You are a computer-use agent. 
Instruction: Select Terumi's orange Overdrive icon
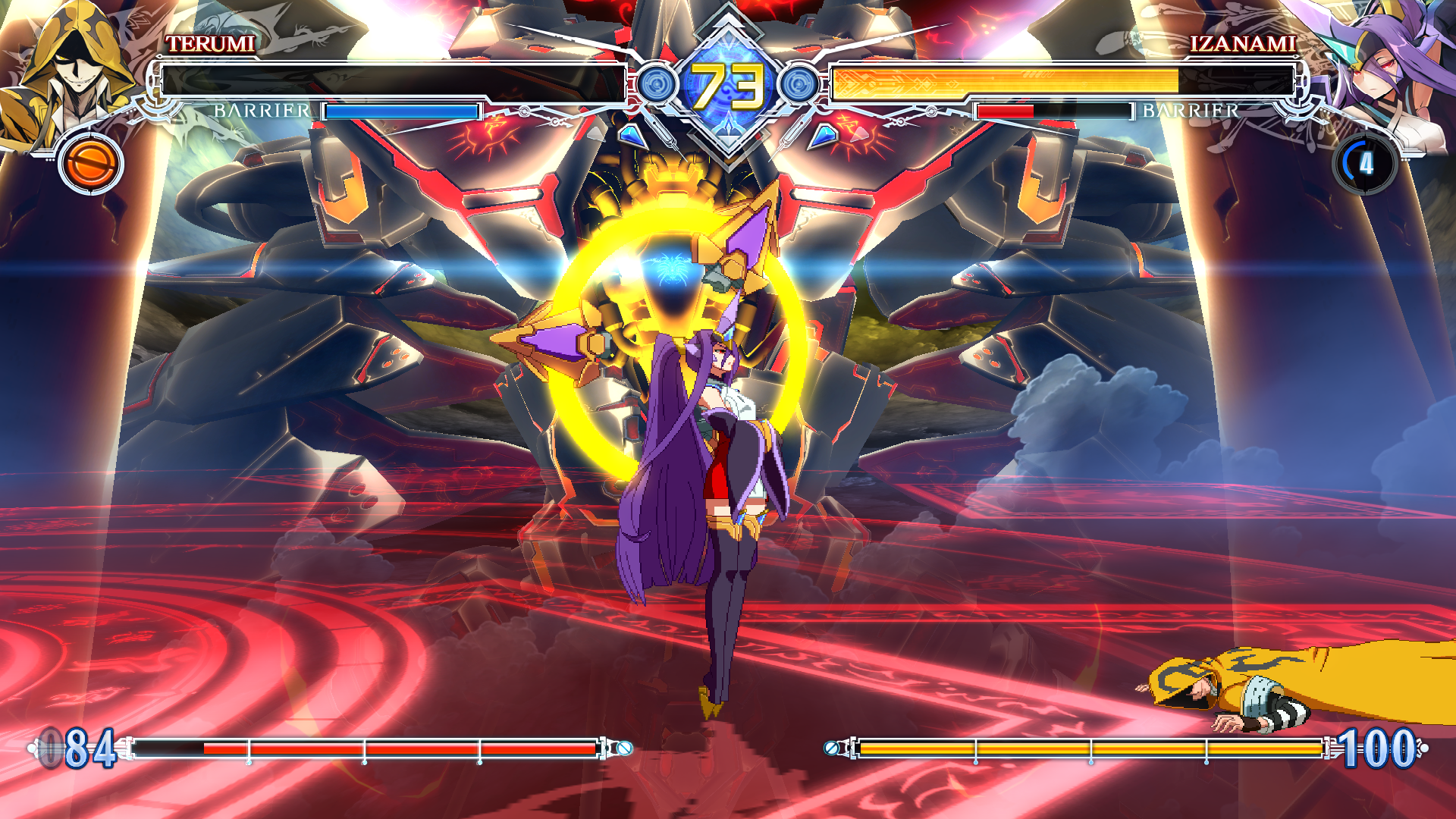point(91,164)
